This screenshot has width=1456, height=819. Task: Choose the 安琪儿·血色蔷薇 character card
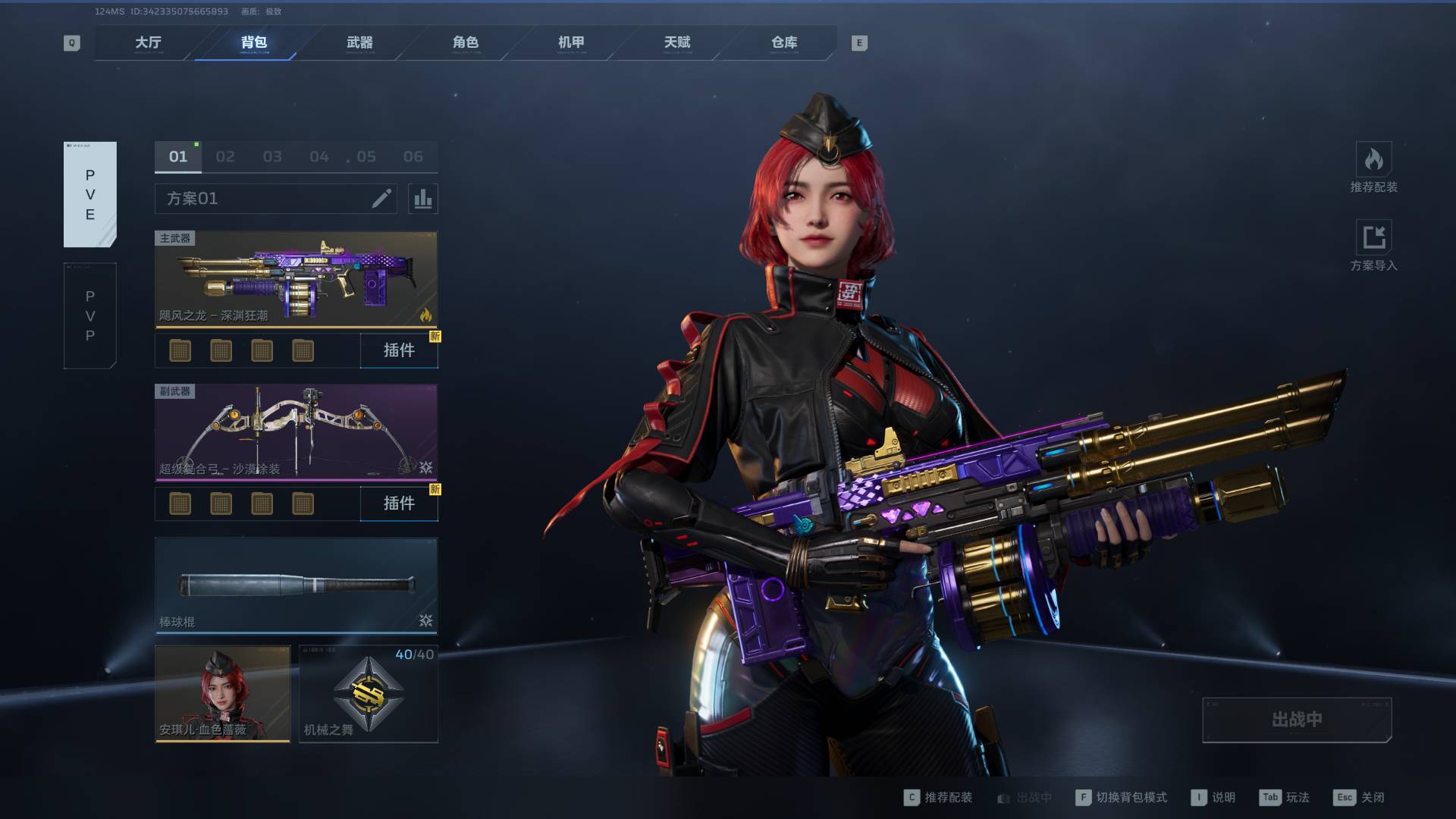point(222,694)
